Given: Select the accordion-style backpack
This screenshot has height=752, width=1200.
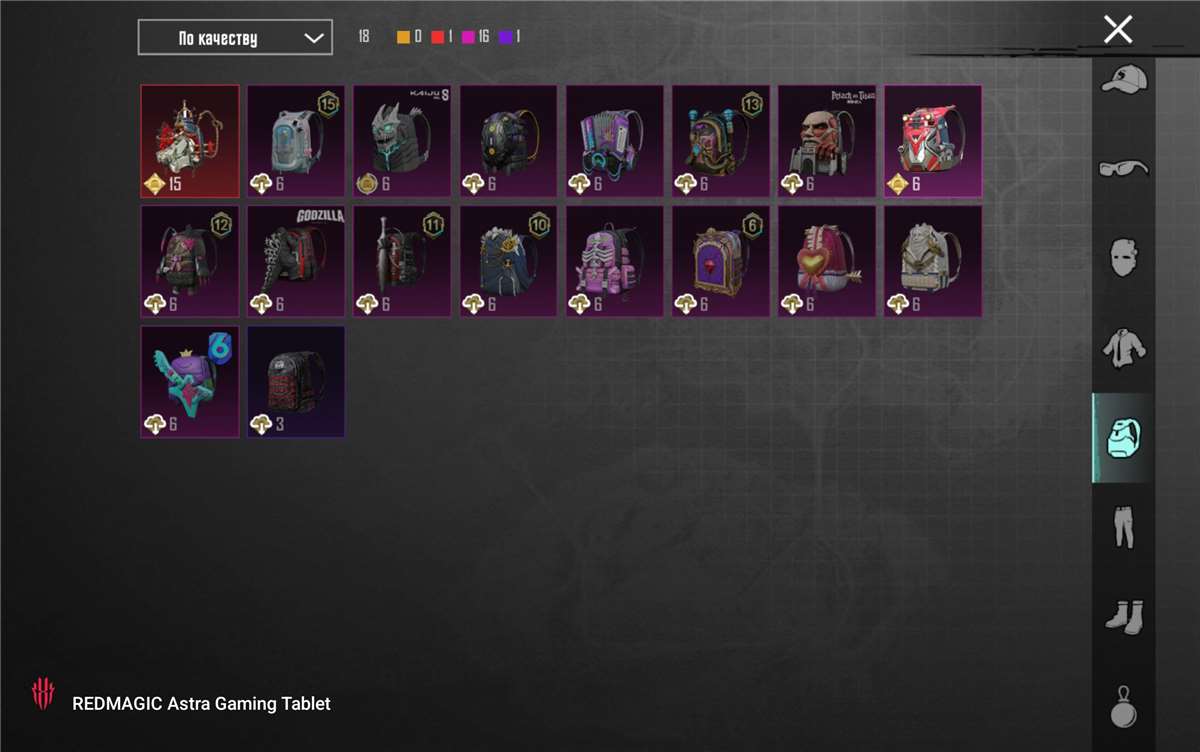Looking at the screenshot, I should click(x=614, y=141).
